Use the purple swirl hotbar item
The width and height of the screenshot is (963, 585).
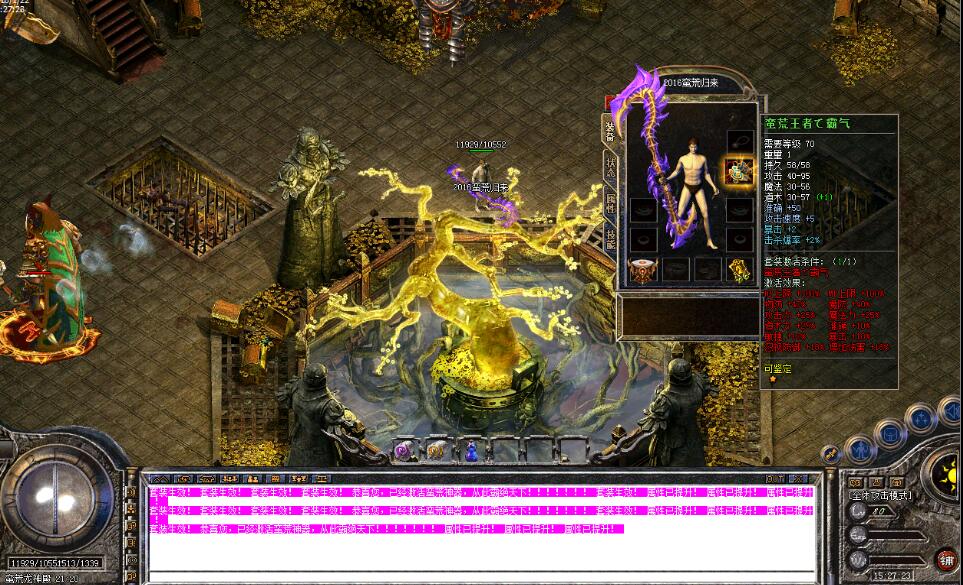click(404, 451)
